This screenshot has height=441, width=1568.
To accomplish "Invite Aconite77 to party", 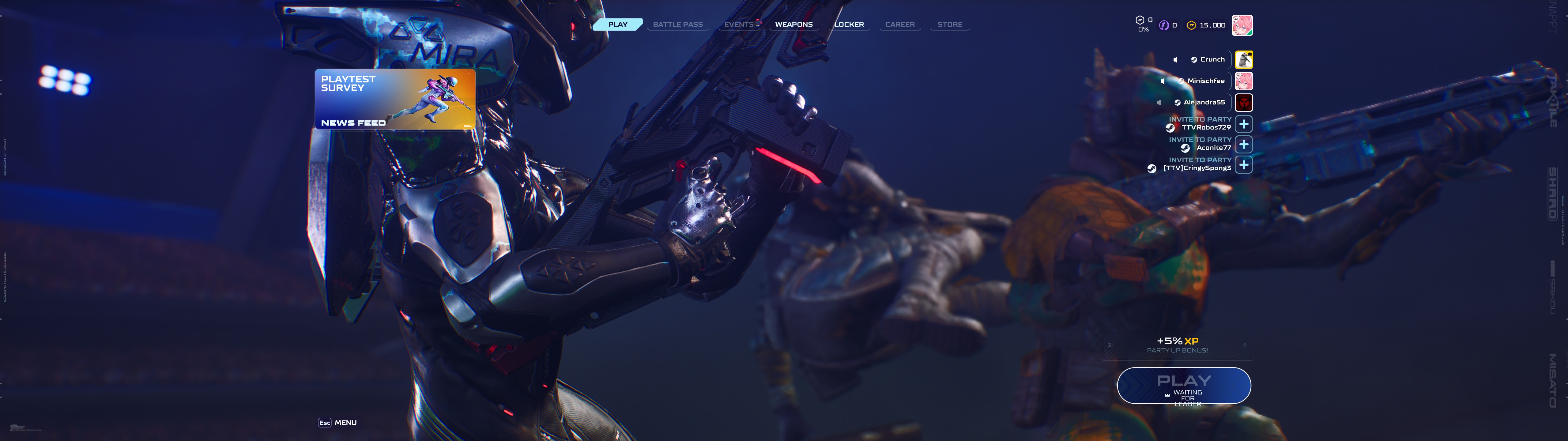I will coord(1244,144).
